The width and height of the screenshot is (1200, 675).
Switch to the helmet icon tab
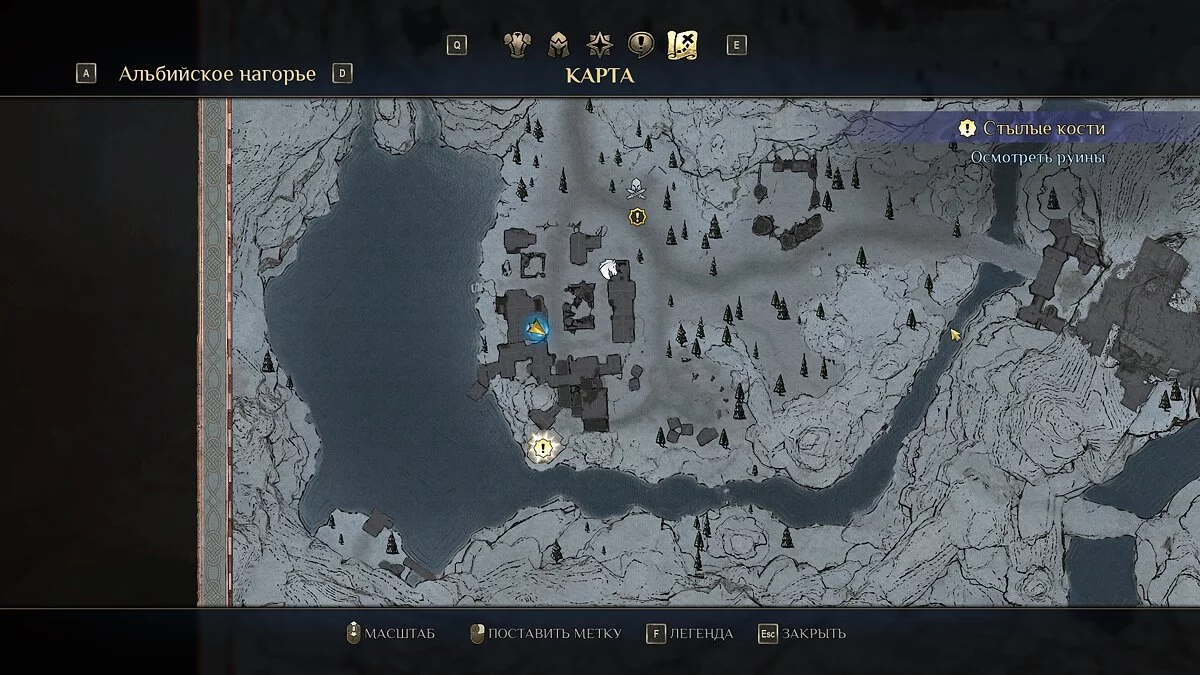point(557,45)
